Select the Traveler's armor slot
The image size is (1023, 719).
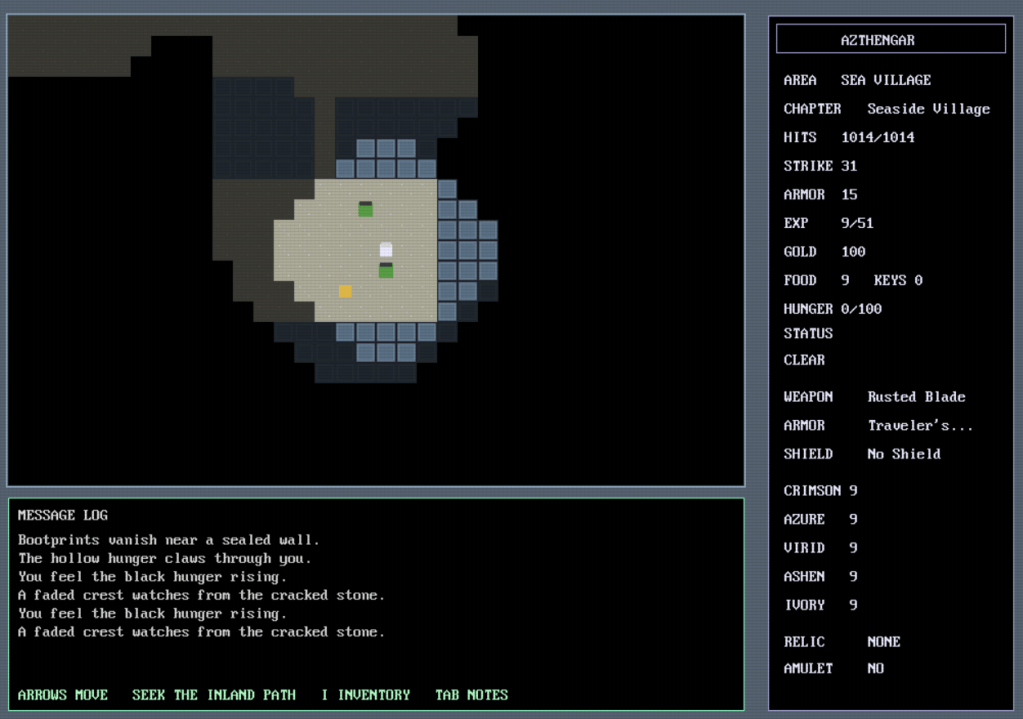click(920, 425)
